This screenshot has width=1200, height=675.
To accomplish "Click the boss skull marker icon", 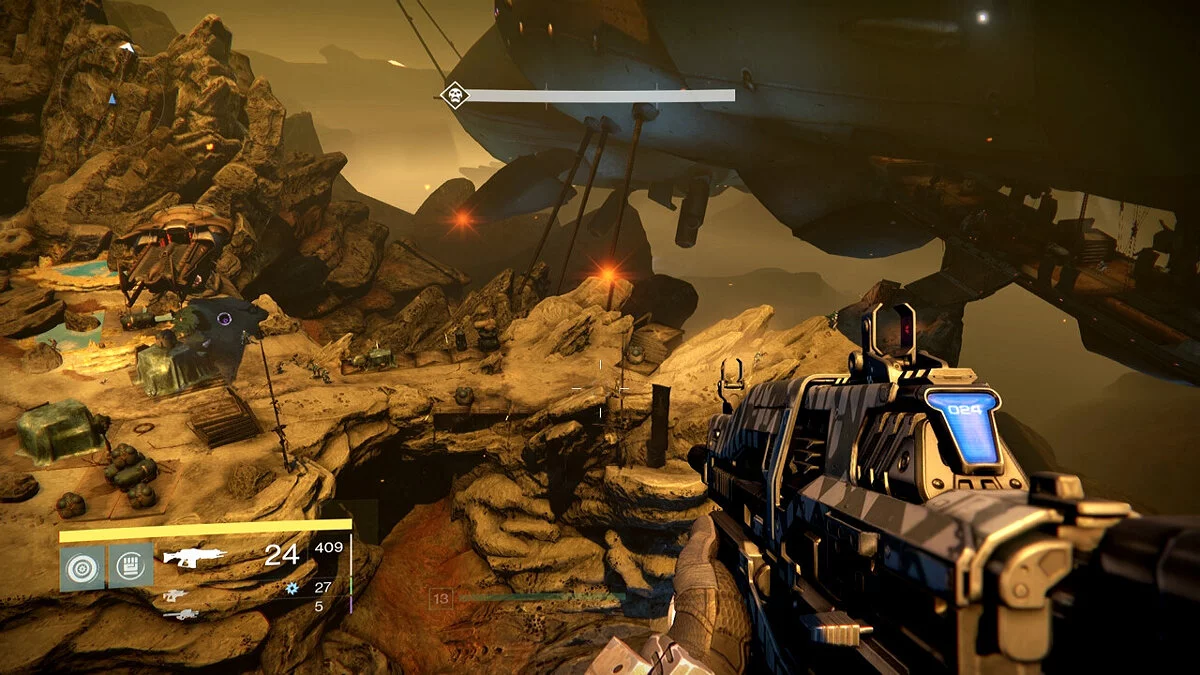I will click(455, 96).
